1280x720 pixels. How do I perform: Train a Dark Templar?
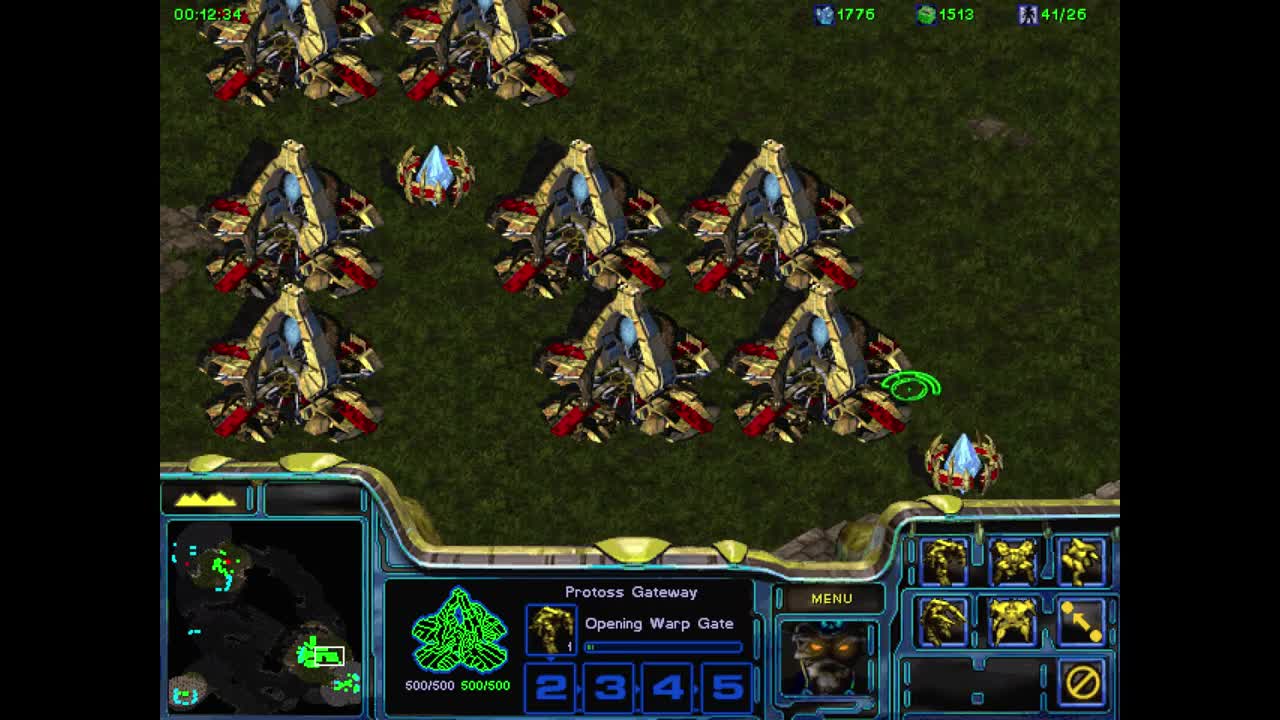[x=944, y=621]
